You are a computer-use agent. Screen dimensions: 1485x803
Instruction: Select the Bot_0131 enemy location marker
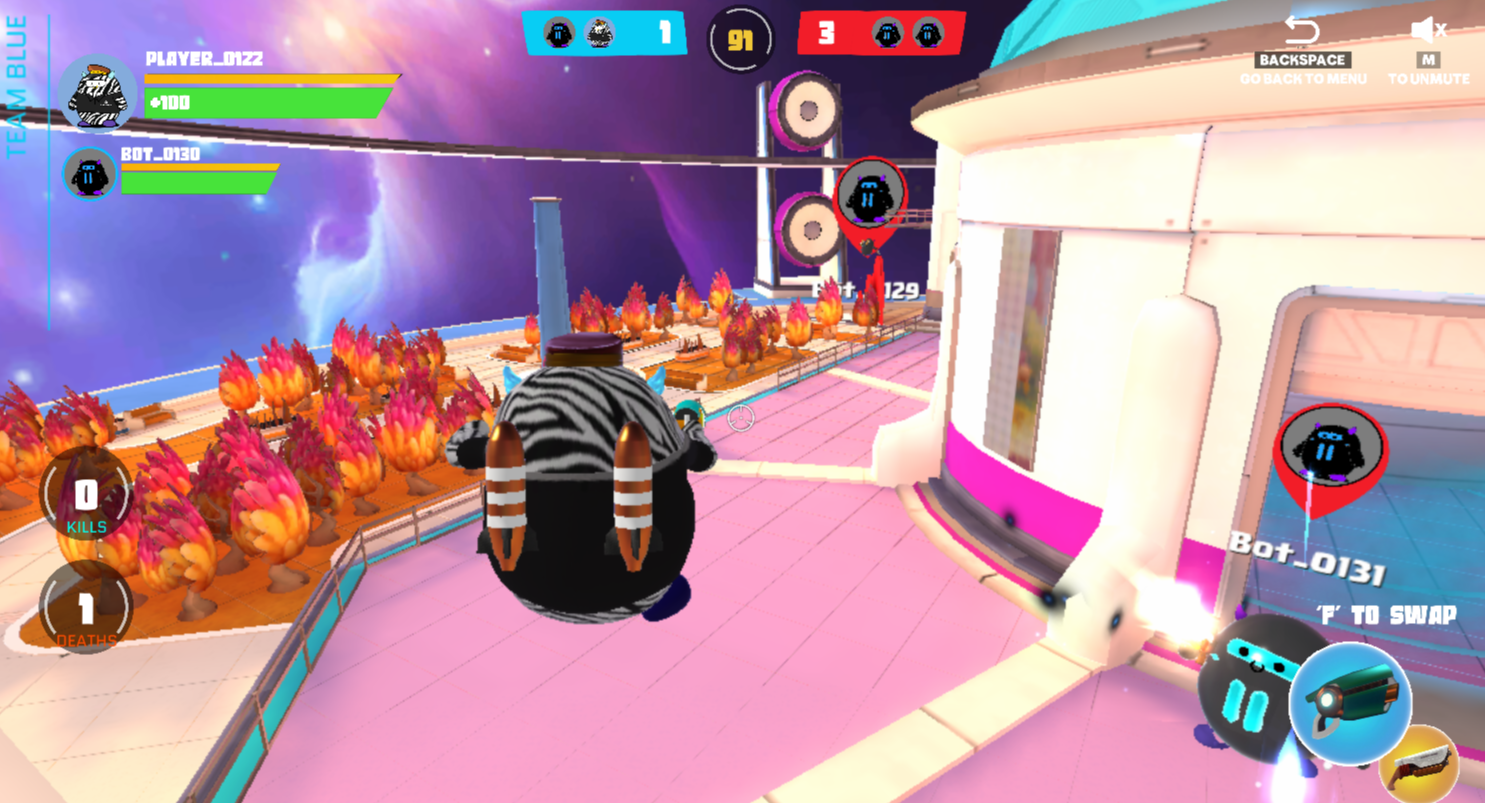(x=1329, y=452)
